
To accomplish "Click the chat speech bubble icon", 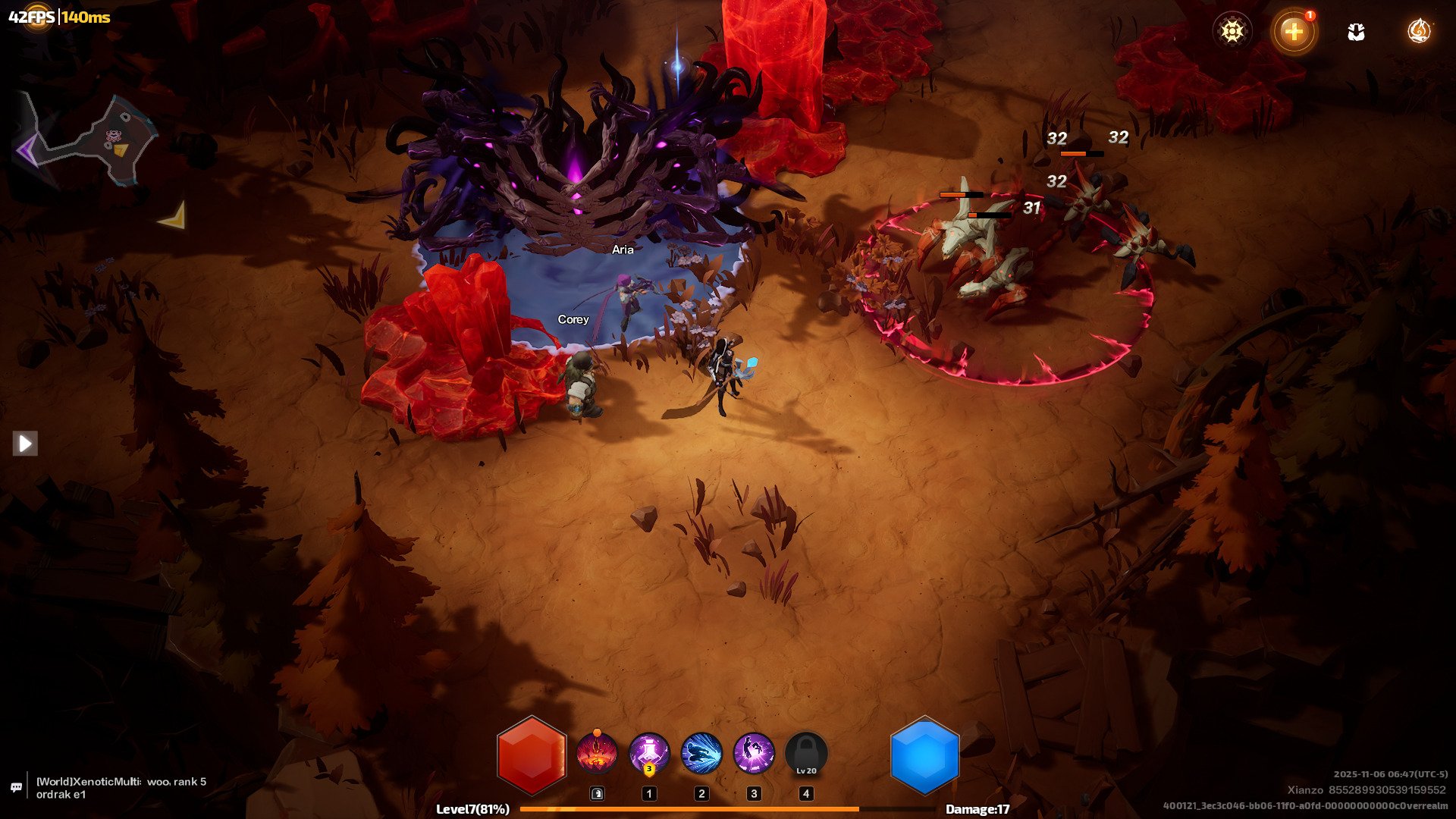I will tap(16, 788).
